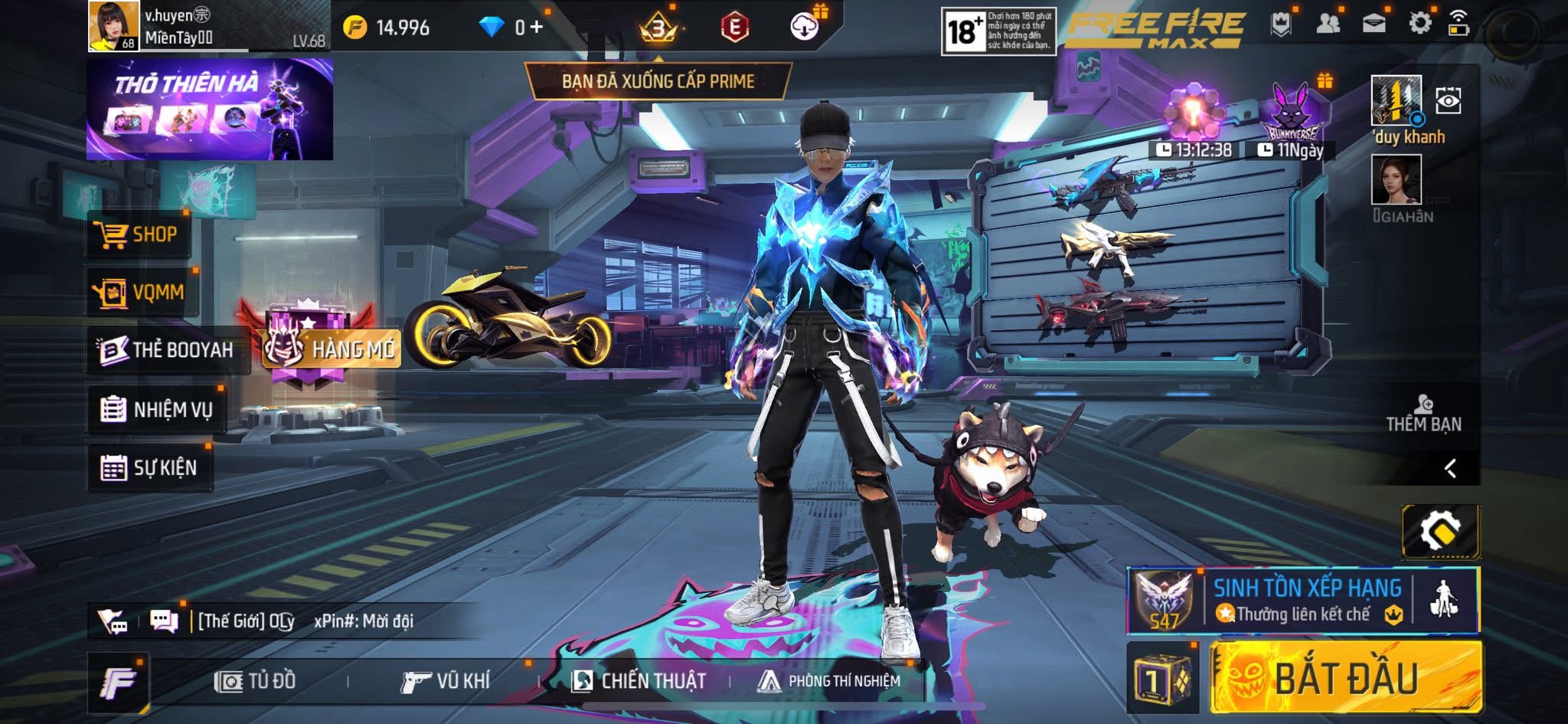The width and height of the screenshot is (1568, 724).
Task: Click THÊM BẠN to add friend
Action: pyautogui.click(x=1423, y=414)
